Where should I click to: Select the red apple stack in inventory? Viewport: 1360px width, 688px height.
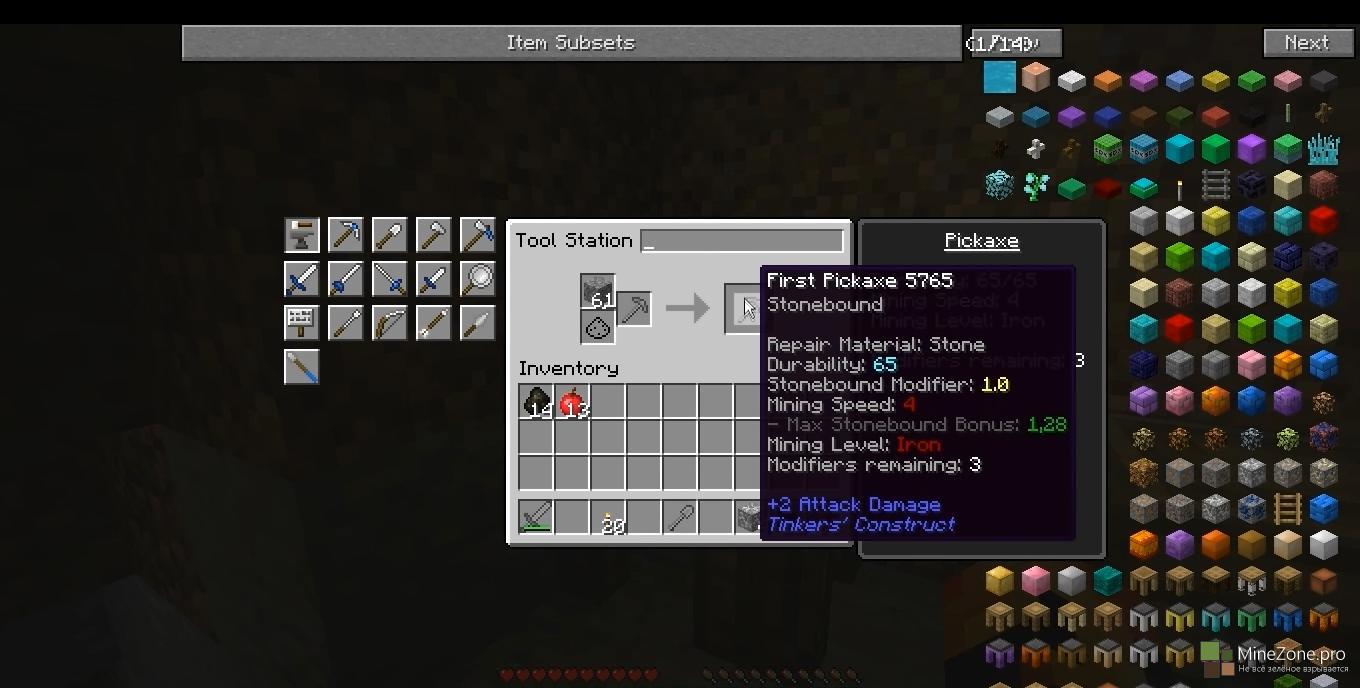pos(572,403)
